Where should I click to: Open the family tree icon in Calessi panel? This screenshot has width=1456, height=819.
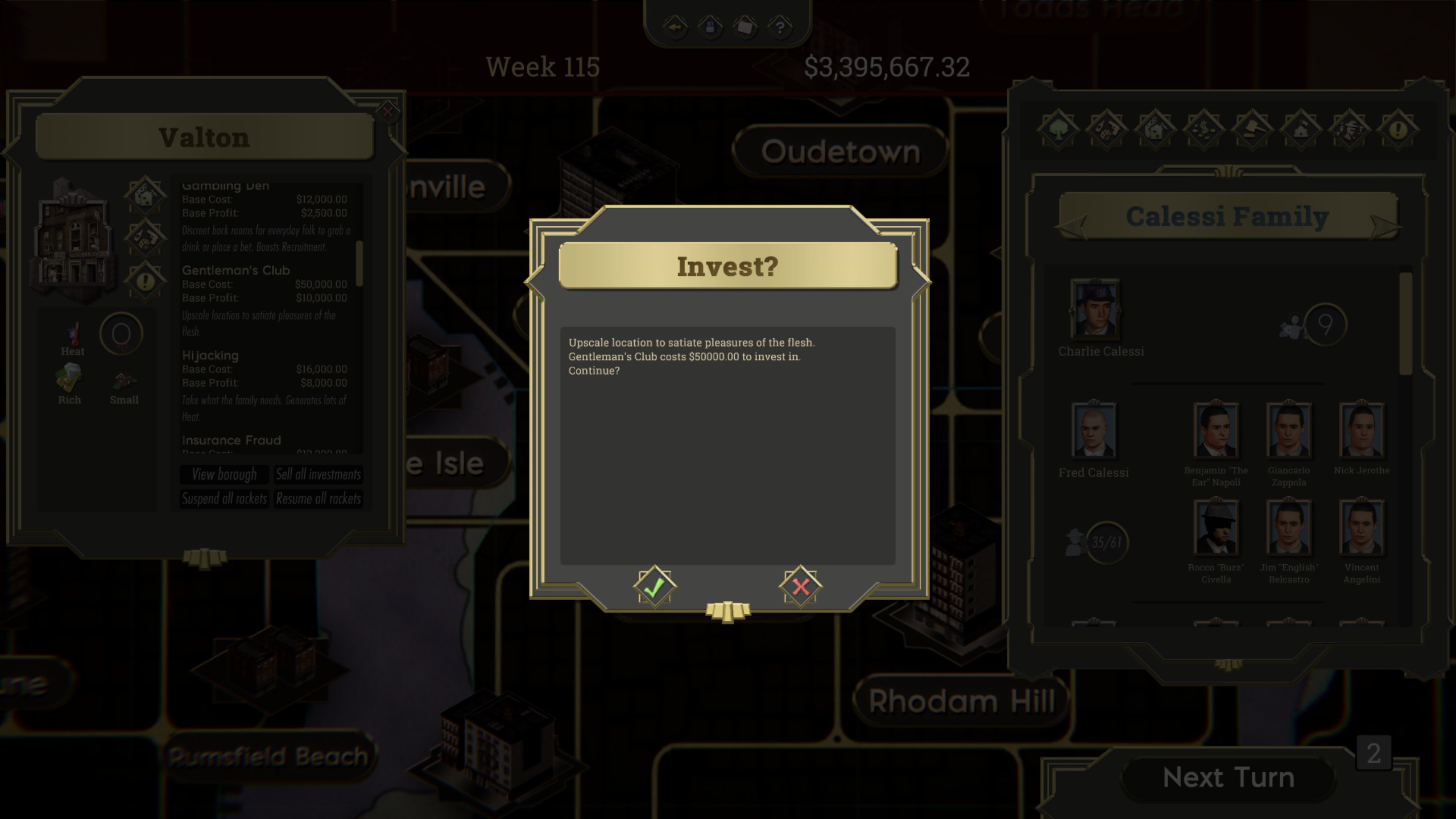[1058, 129]
